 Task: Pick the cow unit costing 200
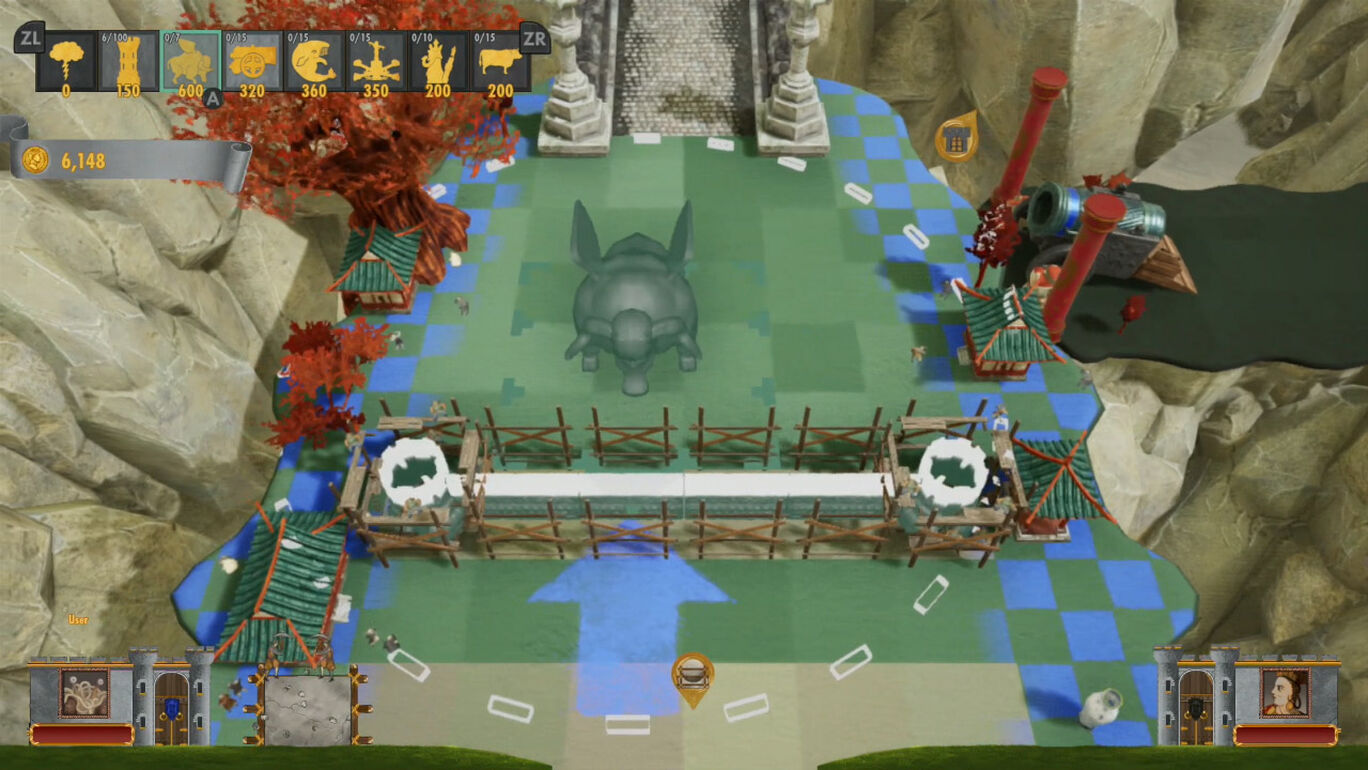tap(500, 62)
